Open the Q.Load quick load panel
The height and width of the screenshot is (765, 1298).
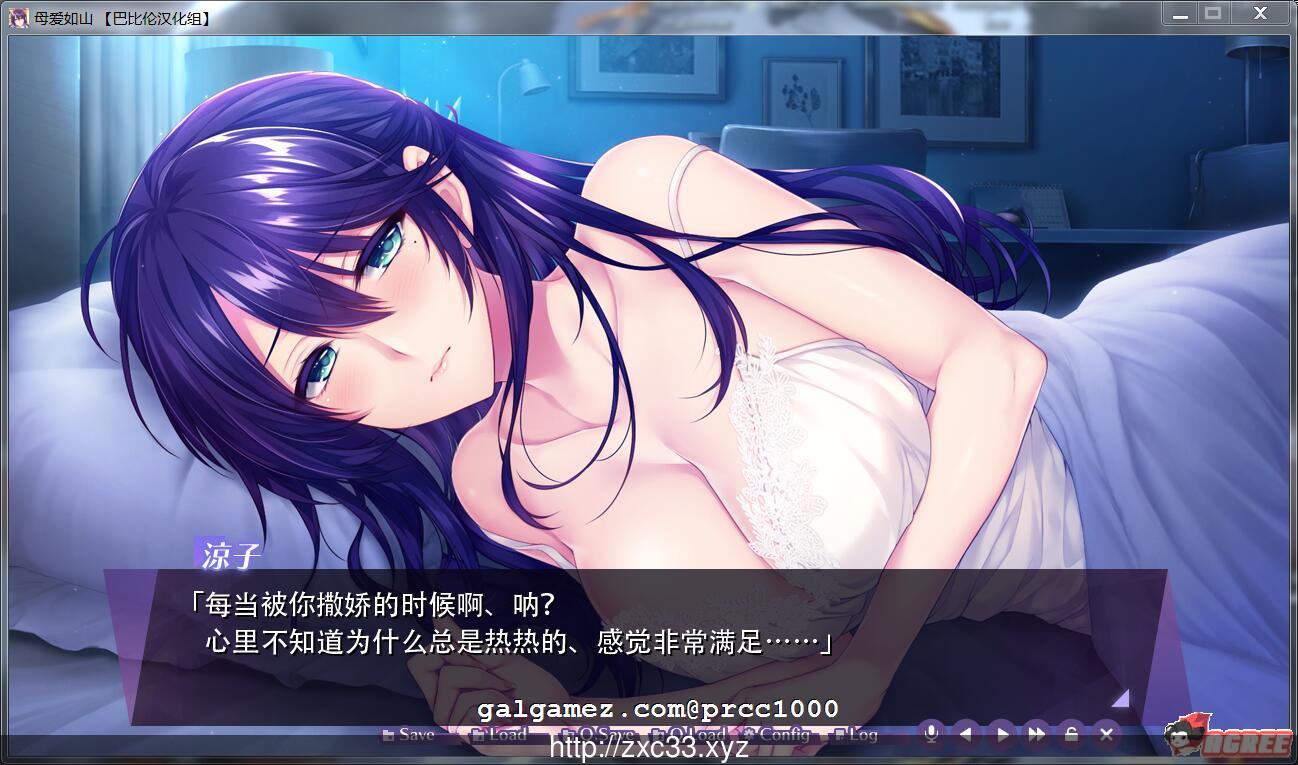coord(690,734)
